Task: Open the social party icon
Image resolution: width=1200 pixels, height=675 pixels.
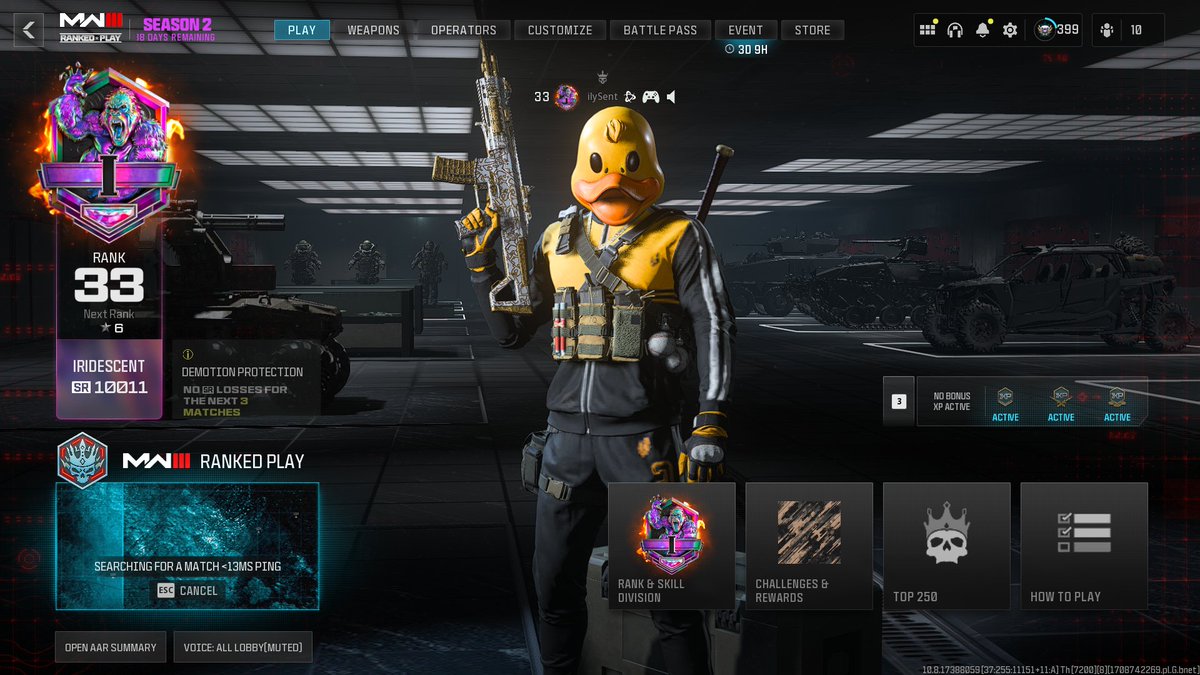Action: 1107,30
